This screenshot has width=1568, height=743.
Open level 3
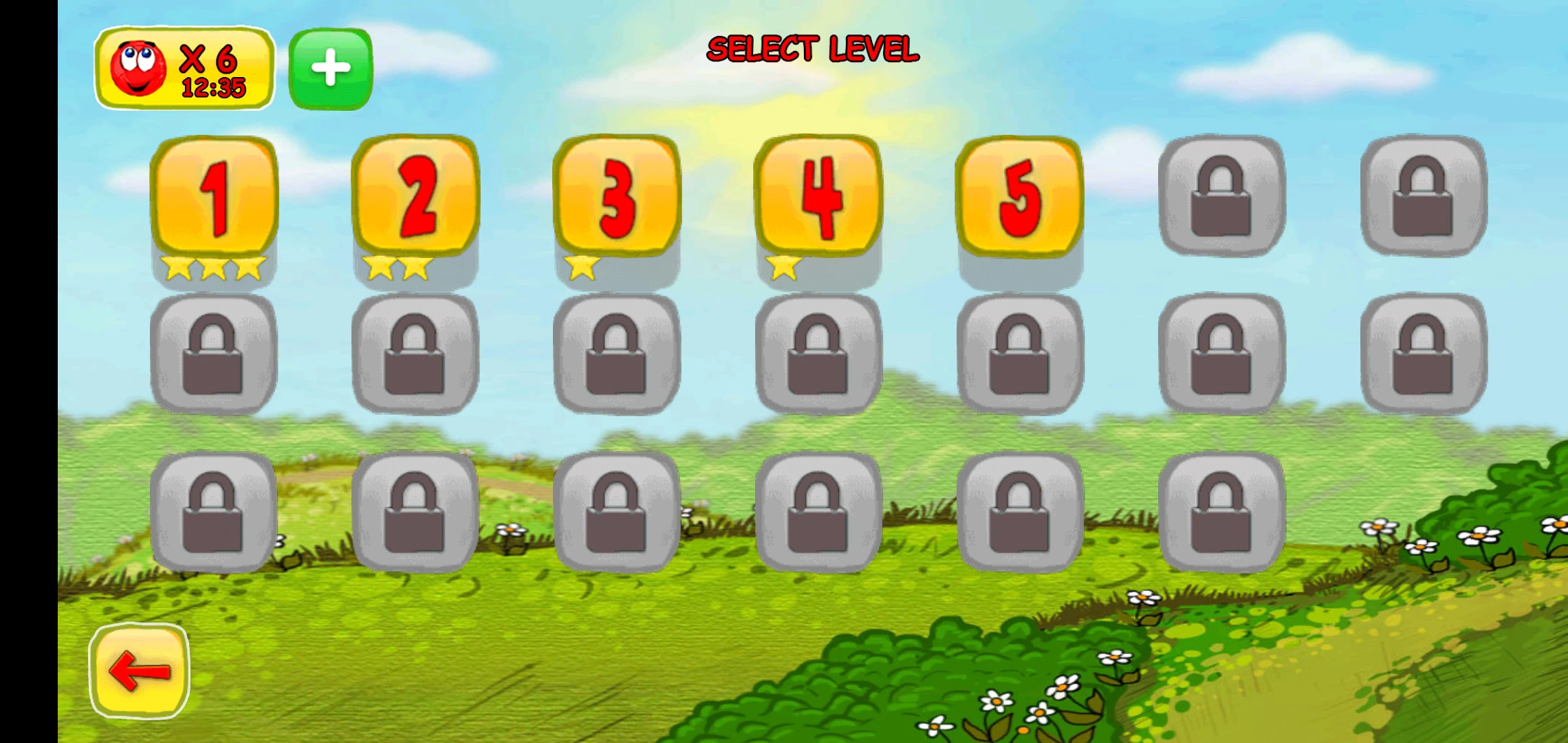click(617, 197)
